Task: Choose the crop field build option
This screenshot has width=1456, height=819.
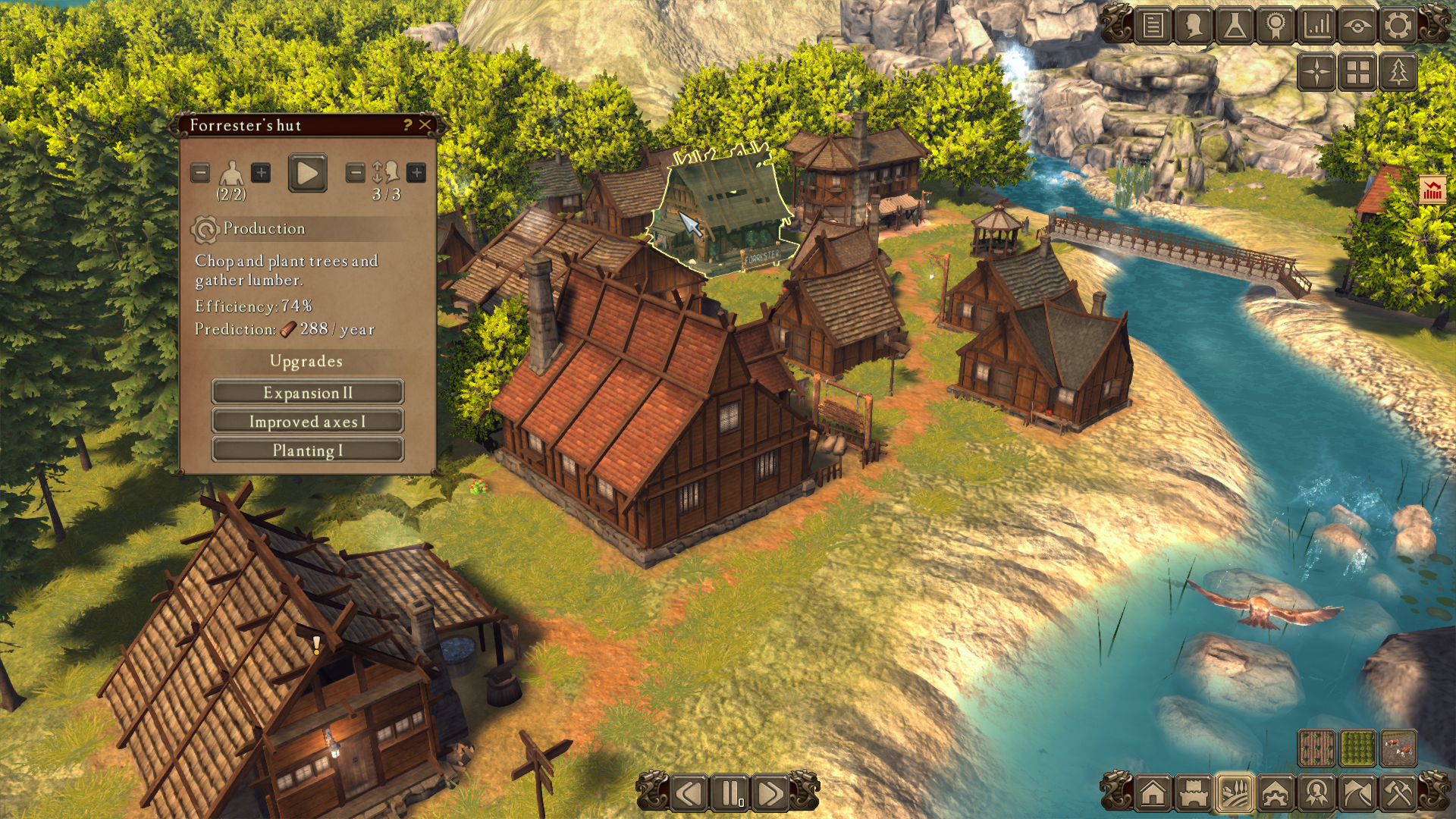Action: pos(1316,749)
